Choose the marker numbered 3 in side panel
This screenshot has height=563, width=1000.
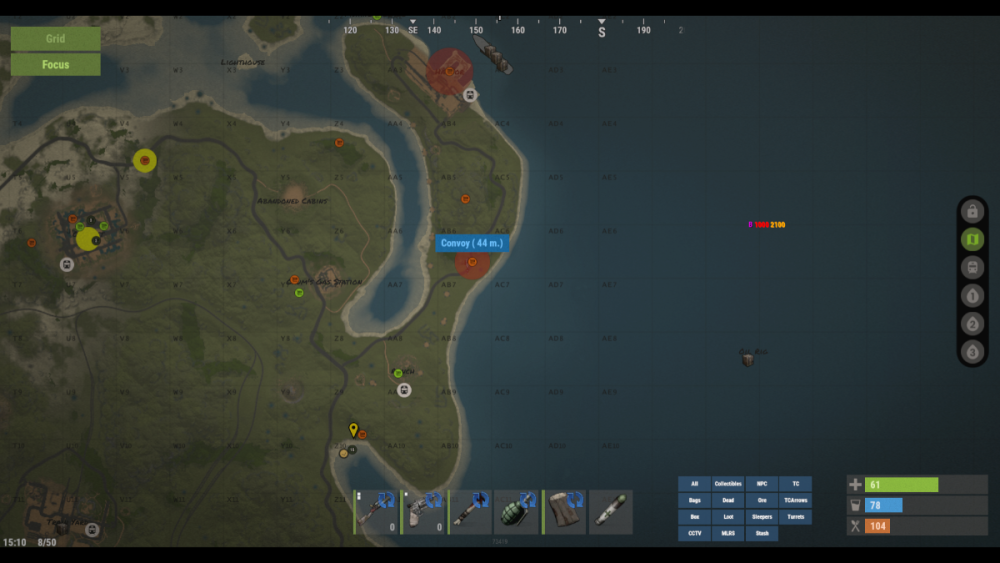click(972, 352)
